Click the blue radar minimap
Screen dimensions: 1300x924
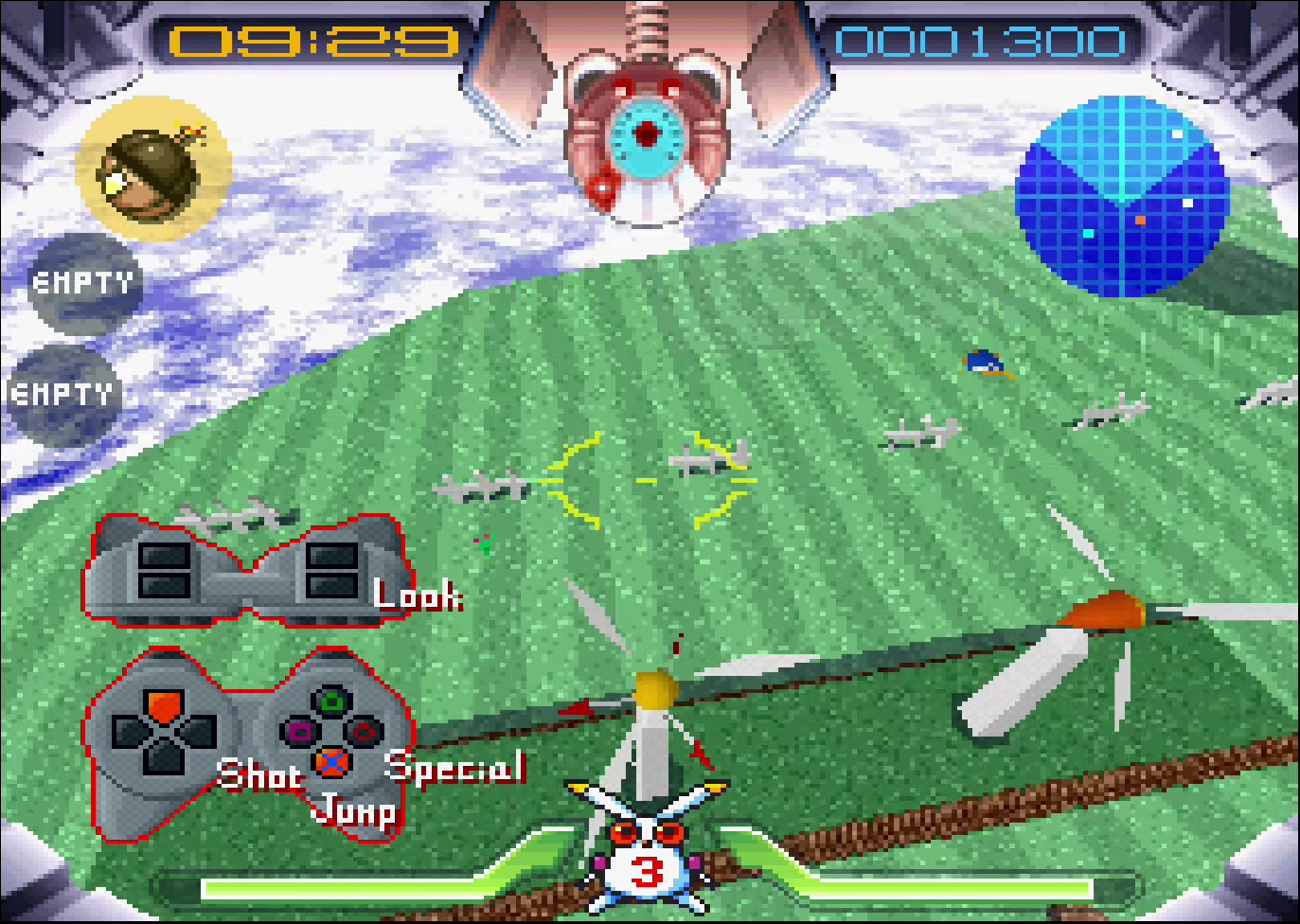coord(1121,196)
